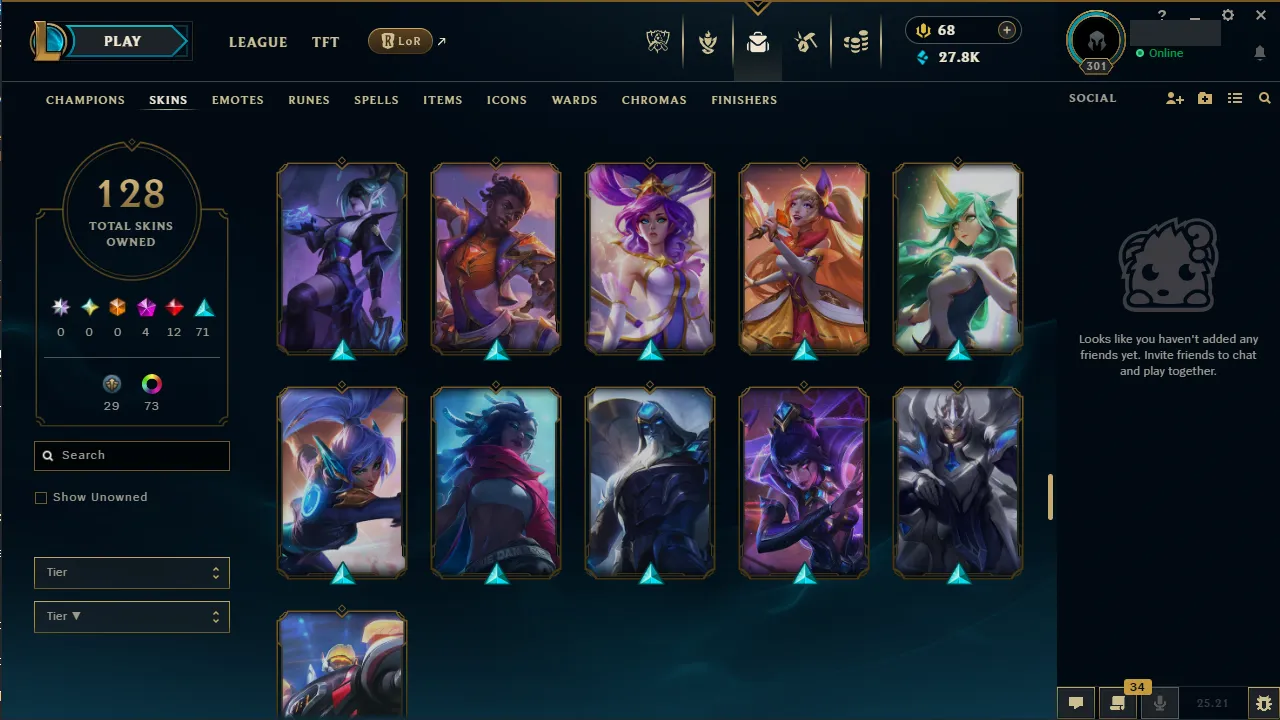Open the Loot backpack icon
Viewport: 1280px width, 720px height.
757,41
